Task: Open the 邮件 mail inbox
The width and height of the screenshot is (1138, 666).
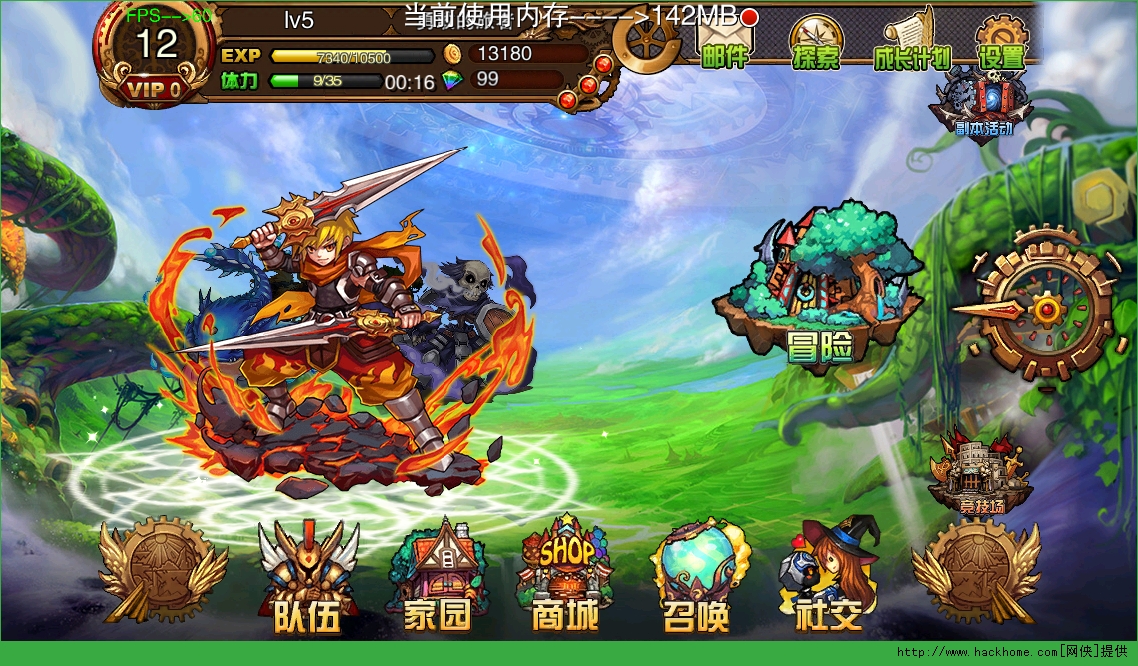Action: [x=725, y=42]
